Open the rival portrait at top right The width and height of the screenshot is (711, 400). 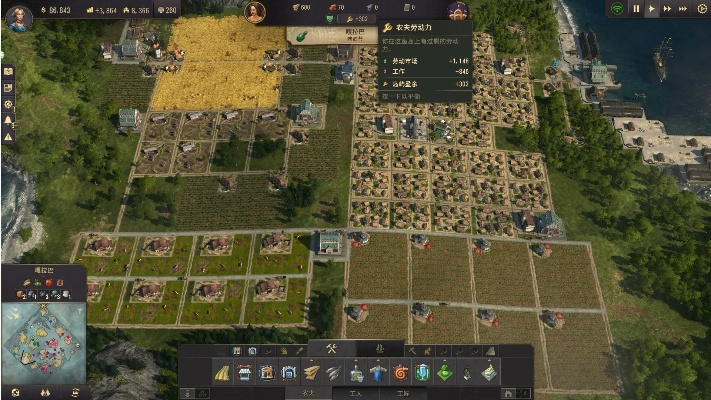[457, 12]
